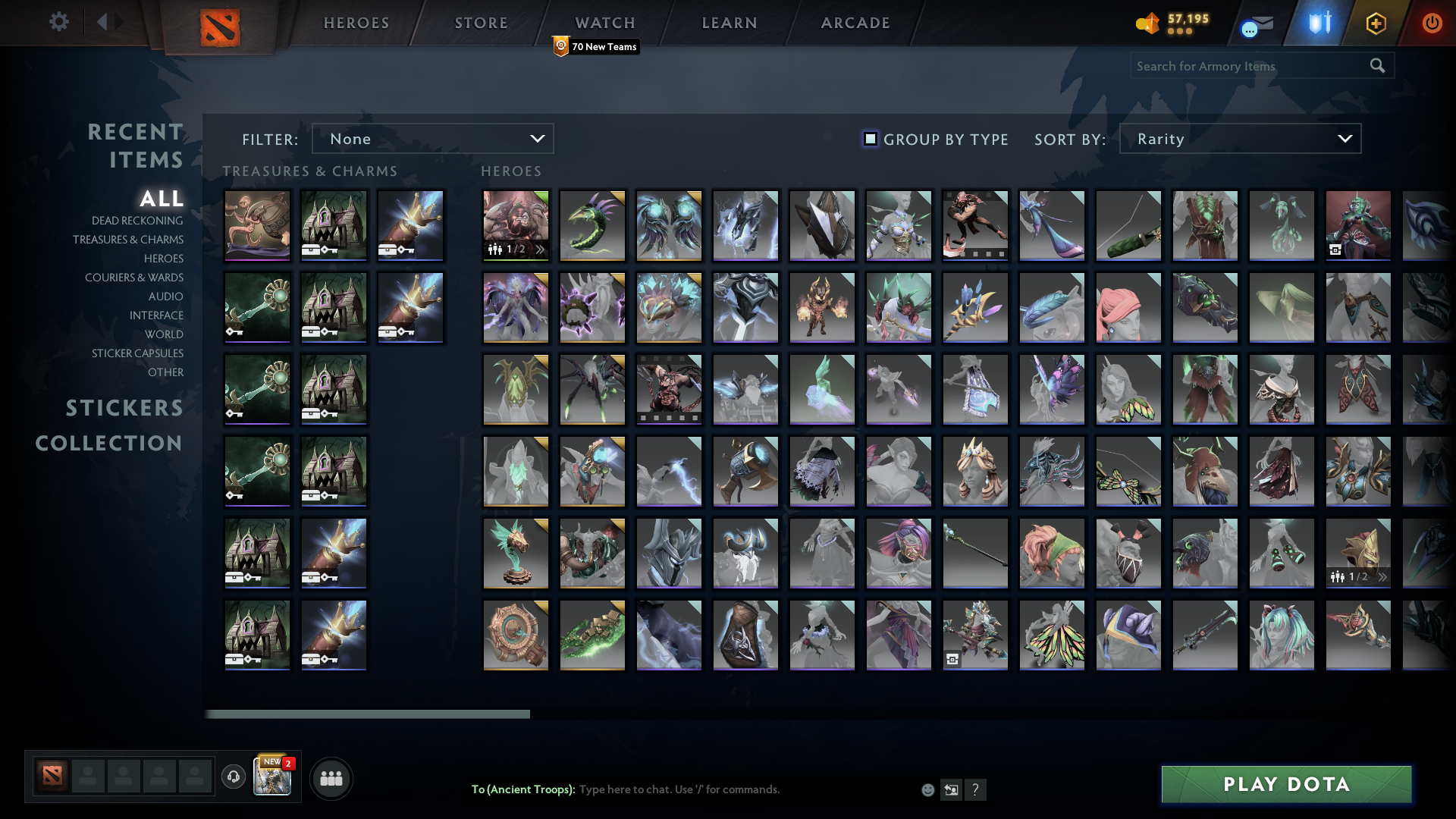Toggle voice chat with the headset icon
Screen dimensions: 1456x819
point(232,776)
